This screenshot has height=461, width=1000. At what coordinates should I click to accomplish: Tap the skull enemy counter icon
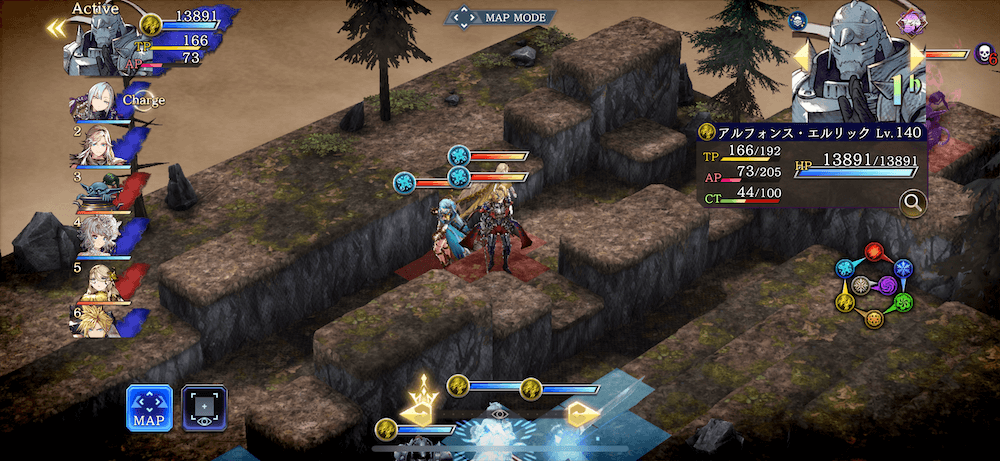coord(984,53)
